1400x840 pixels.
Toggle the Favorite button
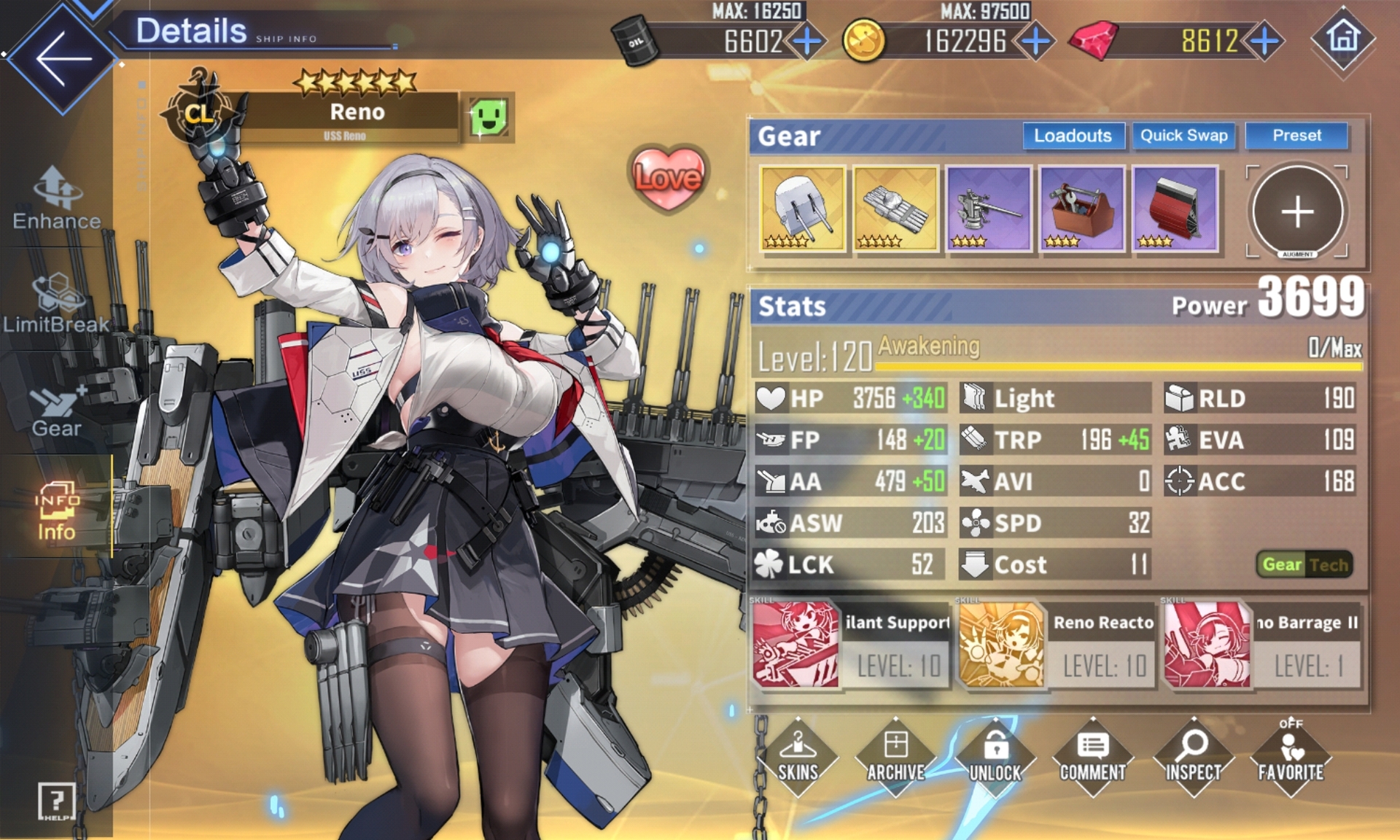(x=1291, y=757)
